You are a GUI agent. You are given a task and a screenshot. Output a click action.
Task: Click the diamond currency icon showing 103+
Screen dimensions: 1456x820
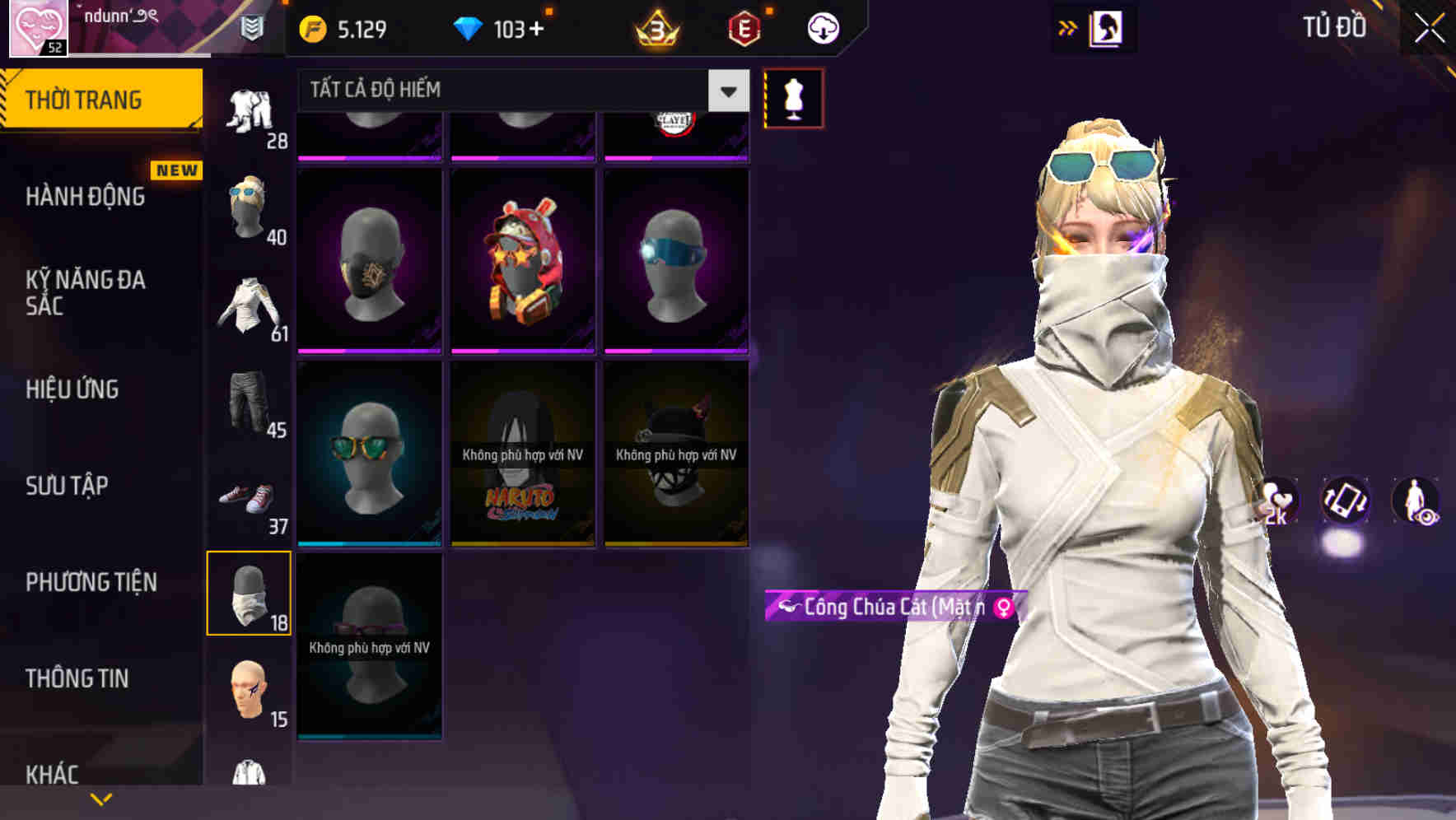coord(470,27)
